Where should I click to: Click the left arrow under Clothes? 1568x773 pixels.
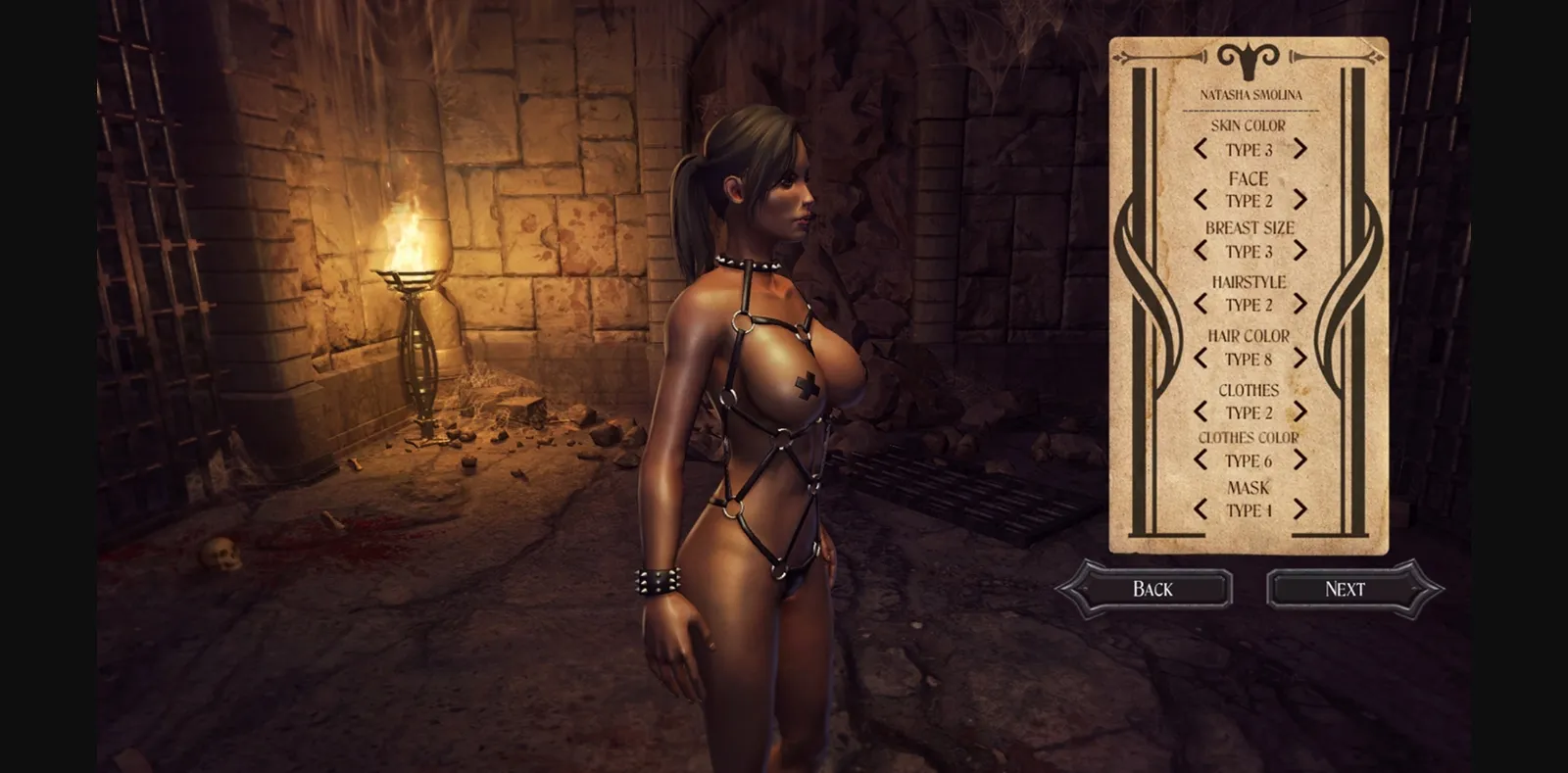pos(1201,412)
